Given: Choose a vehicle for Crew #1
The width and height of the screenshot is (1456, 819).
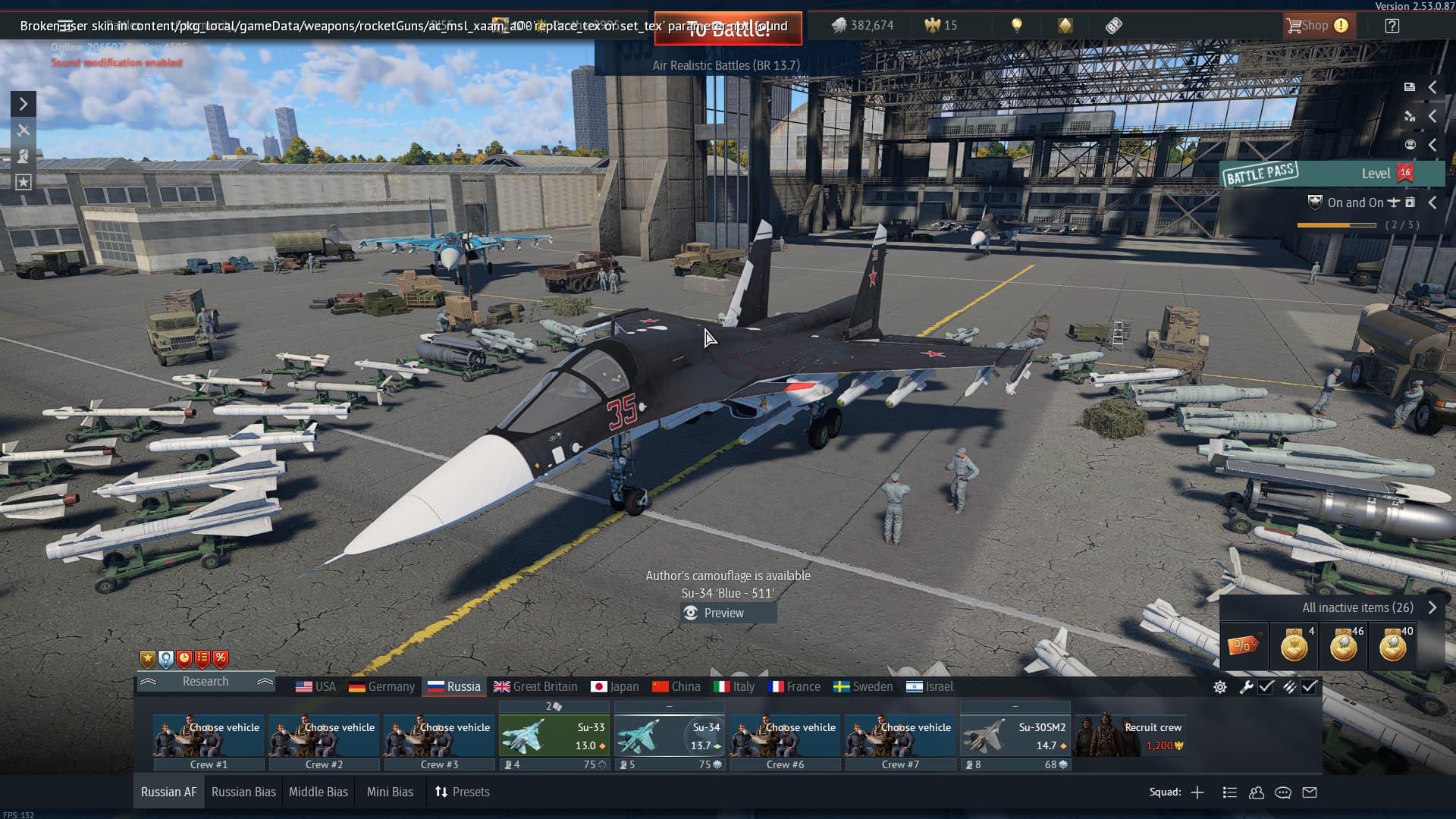Looking at the screenshot, I should click(x=209, y=736).
